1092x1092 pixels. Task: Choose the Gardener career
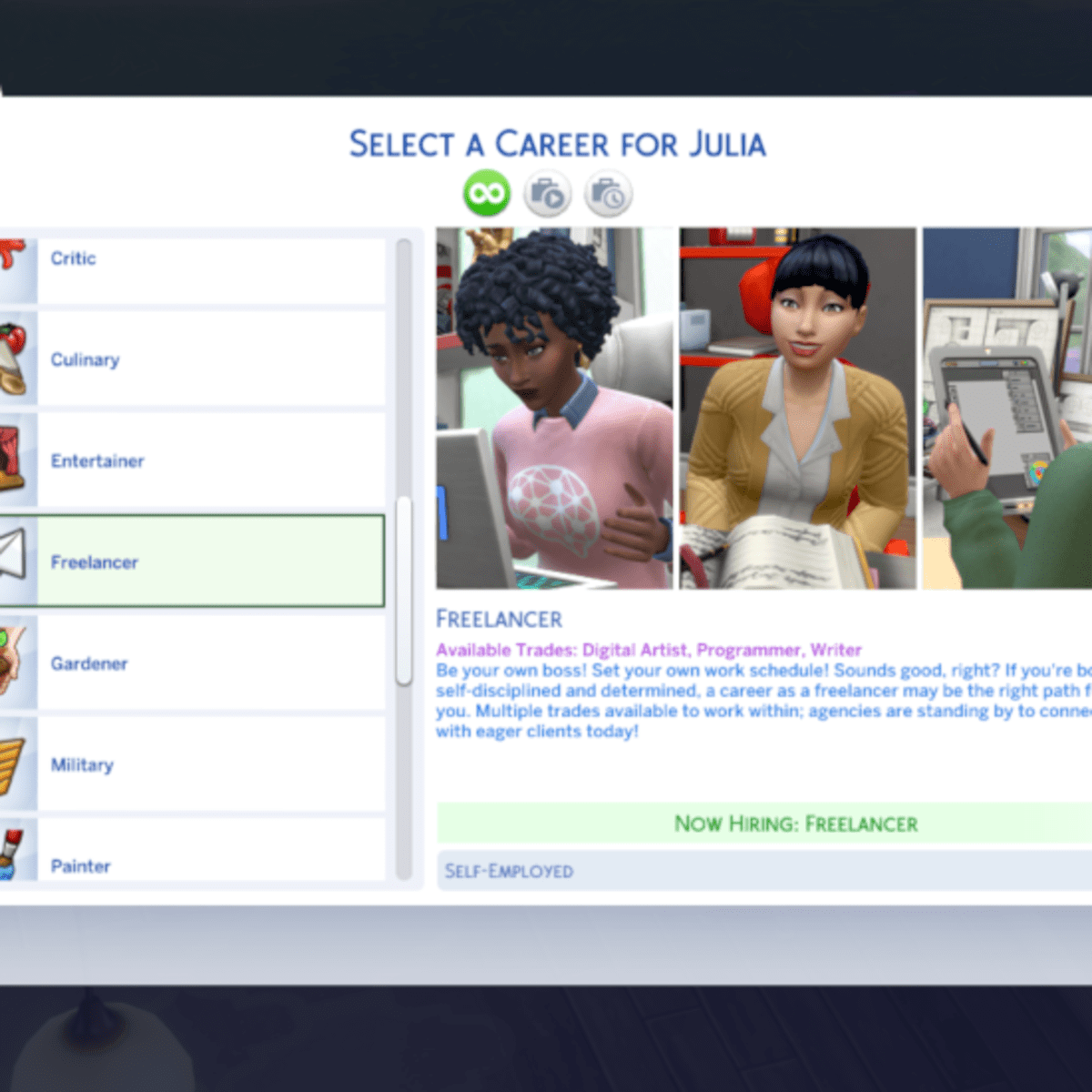tap(209, 663)
